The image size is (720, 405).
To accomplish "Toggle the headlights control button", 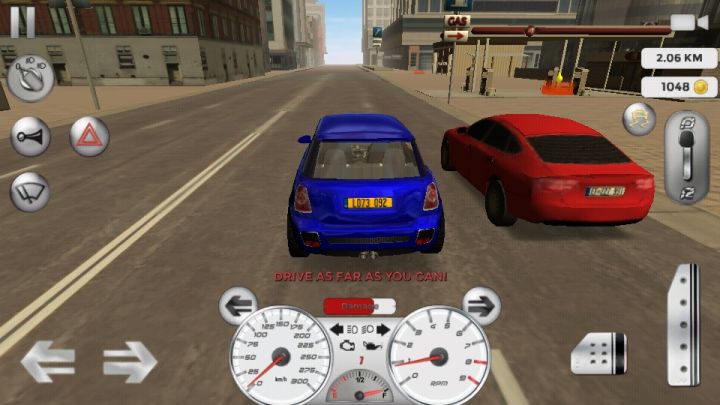I will point(31,76).
